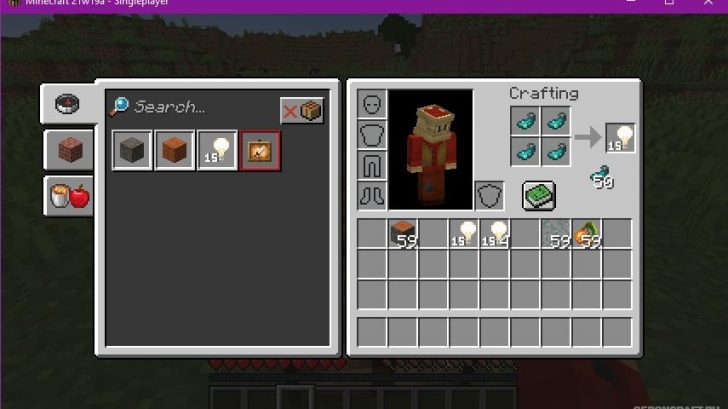
Task: Close the recipe book with the green book button
Action: pyautogui.click(x=538, y=195)
